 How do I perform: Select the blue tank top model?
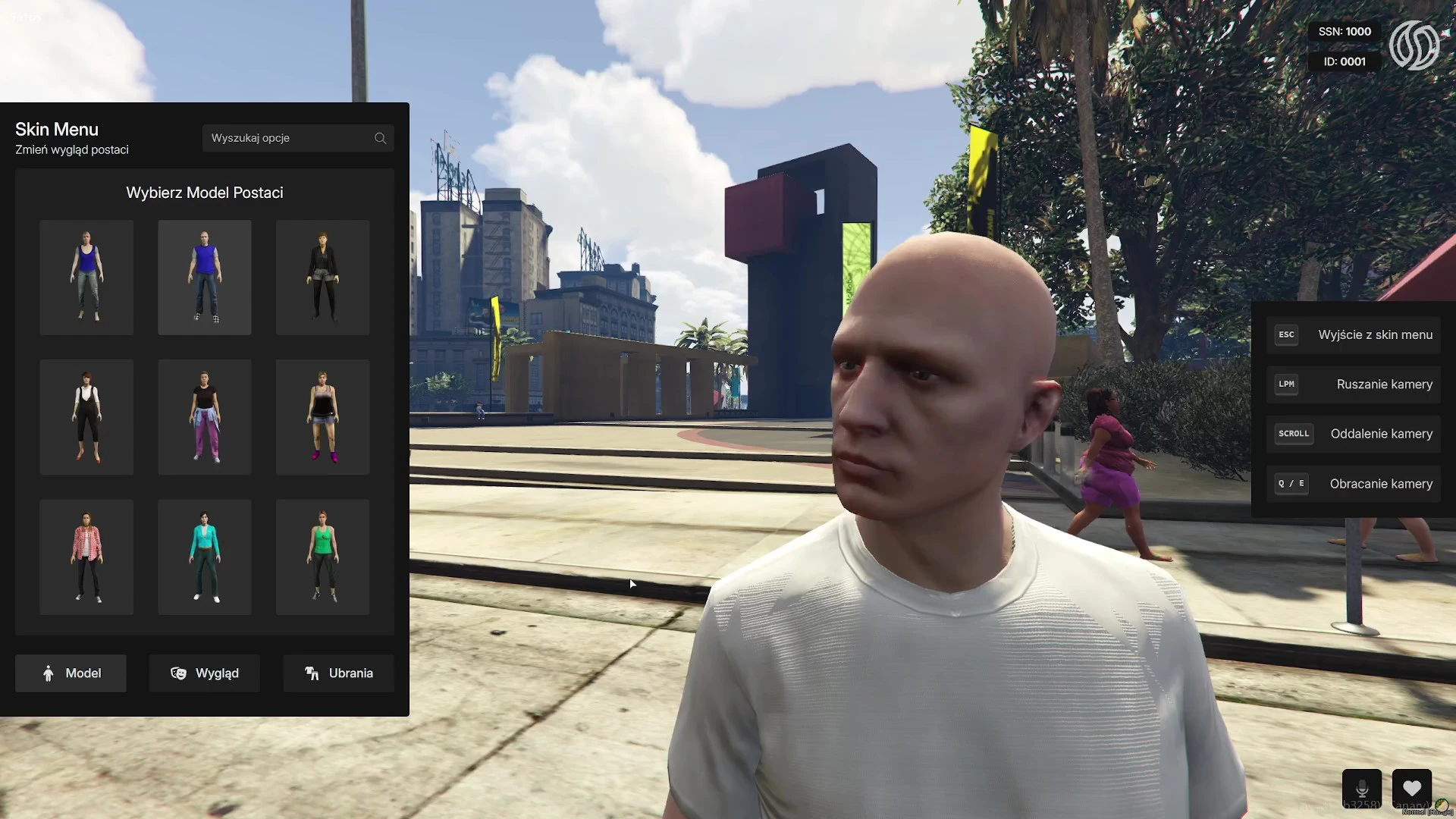point(86,278)
